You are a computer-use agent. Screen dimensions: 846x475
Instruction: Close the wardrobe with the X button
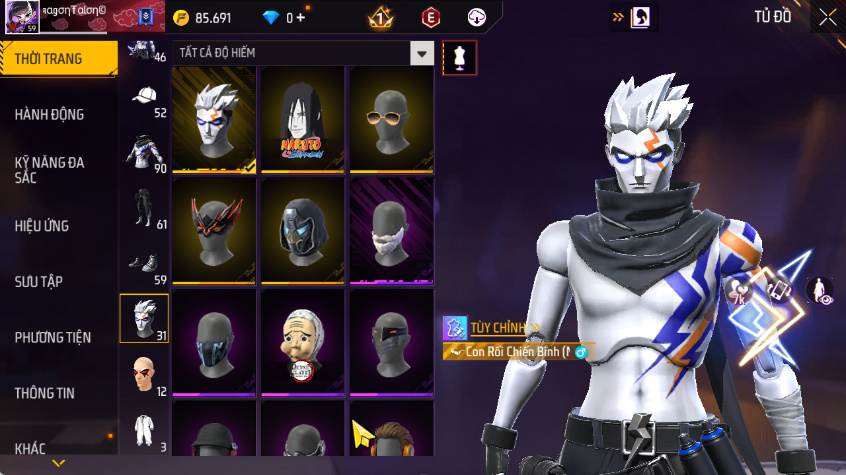[x=828, y=17]
